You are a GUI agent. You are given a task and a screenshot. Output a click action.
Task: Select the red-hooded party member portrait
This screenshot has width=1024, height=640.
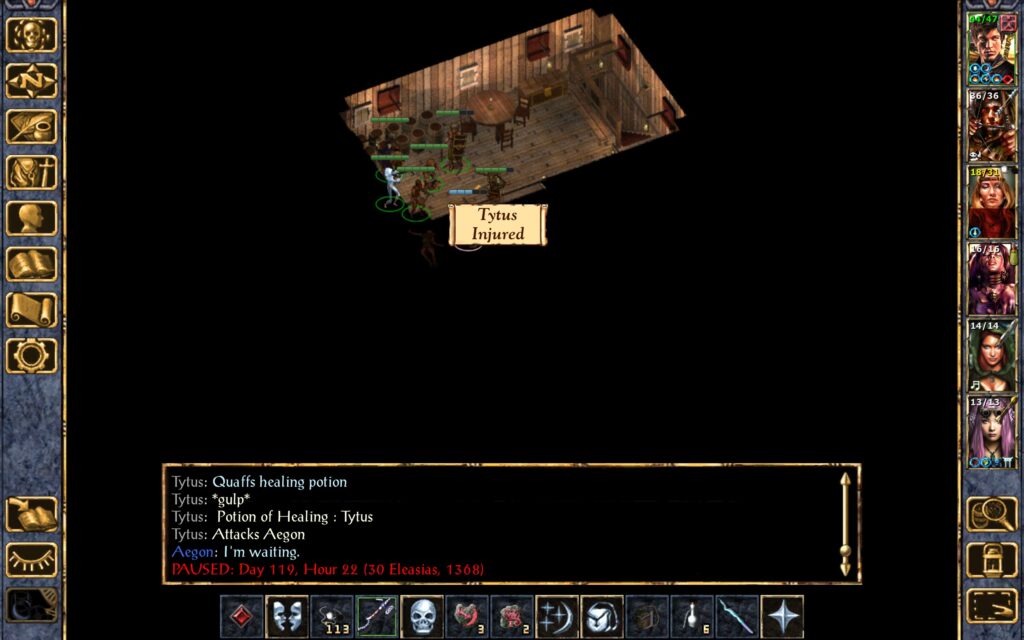click(991, 202)
